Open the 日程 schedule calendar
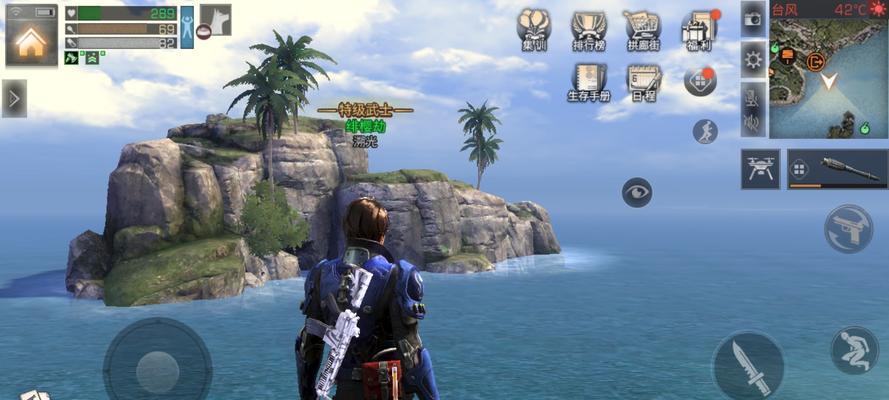889x400 pixels. 643,82
